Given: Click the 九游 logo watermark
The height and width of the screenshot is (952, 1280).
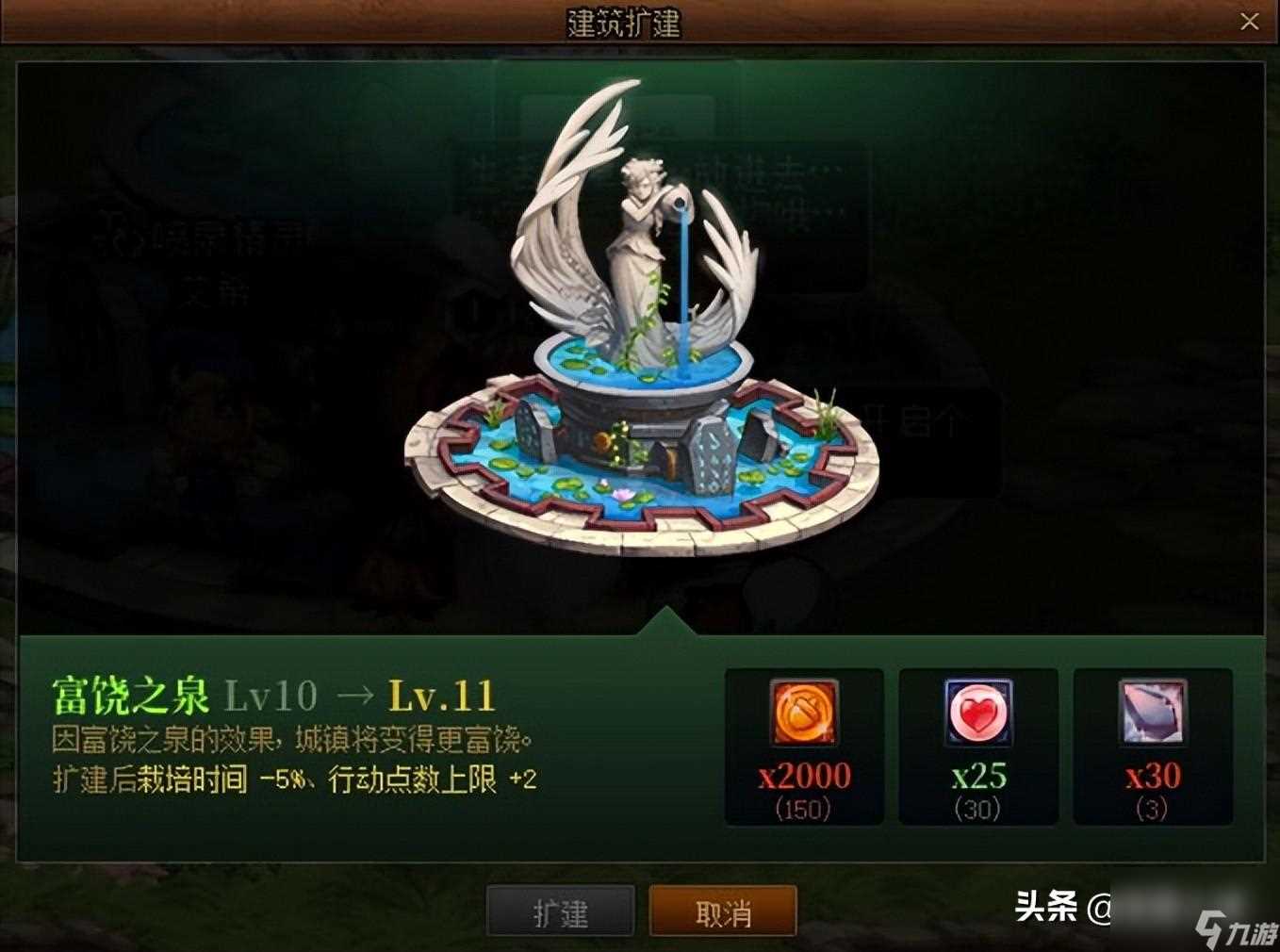Looking at the screenshot, I should pos(1236,924).
